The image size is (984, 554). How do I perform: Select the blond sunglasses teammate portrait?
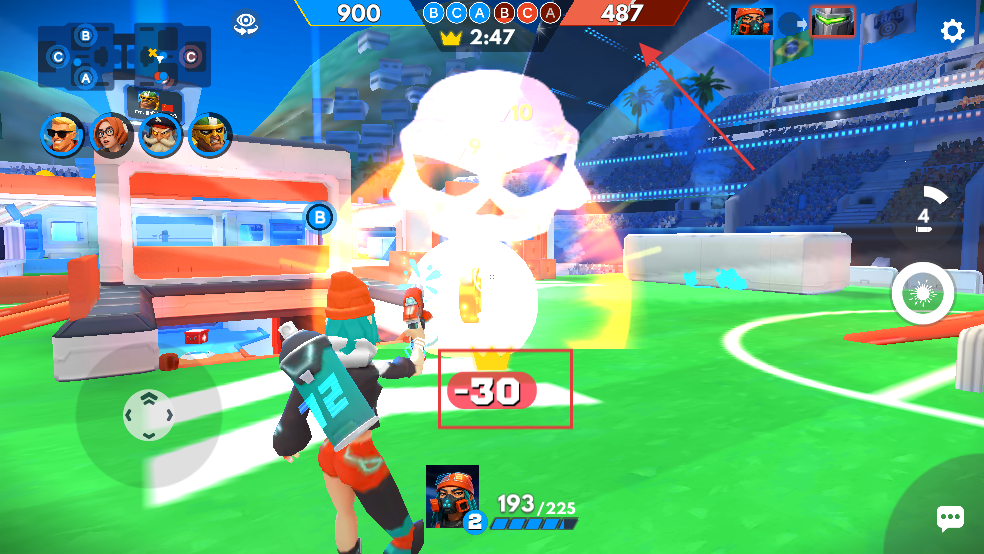(62, 135)
